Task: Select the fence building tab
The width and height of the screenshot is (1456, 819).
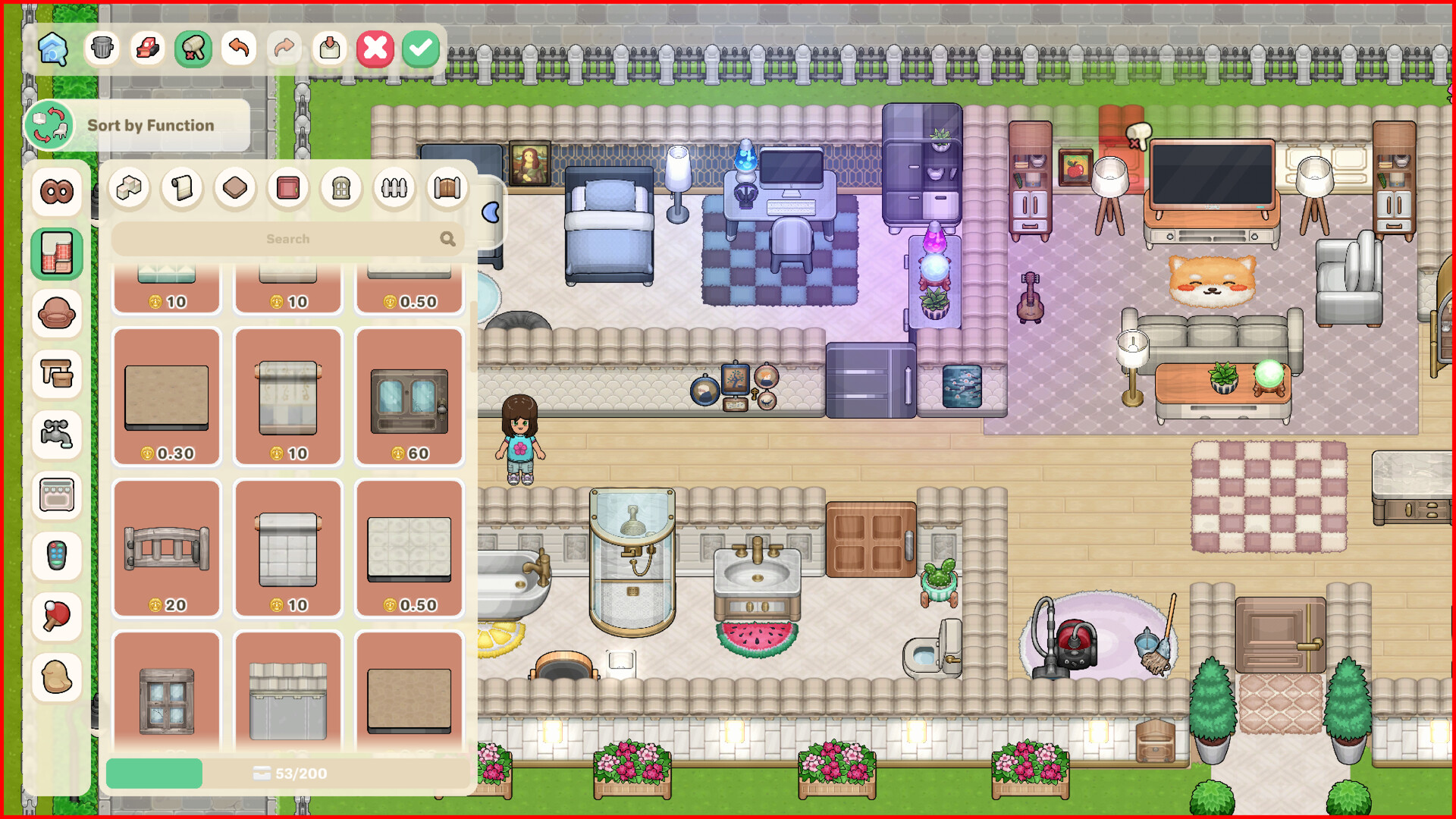Action: [393, 188]
